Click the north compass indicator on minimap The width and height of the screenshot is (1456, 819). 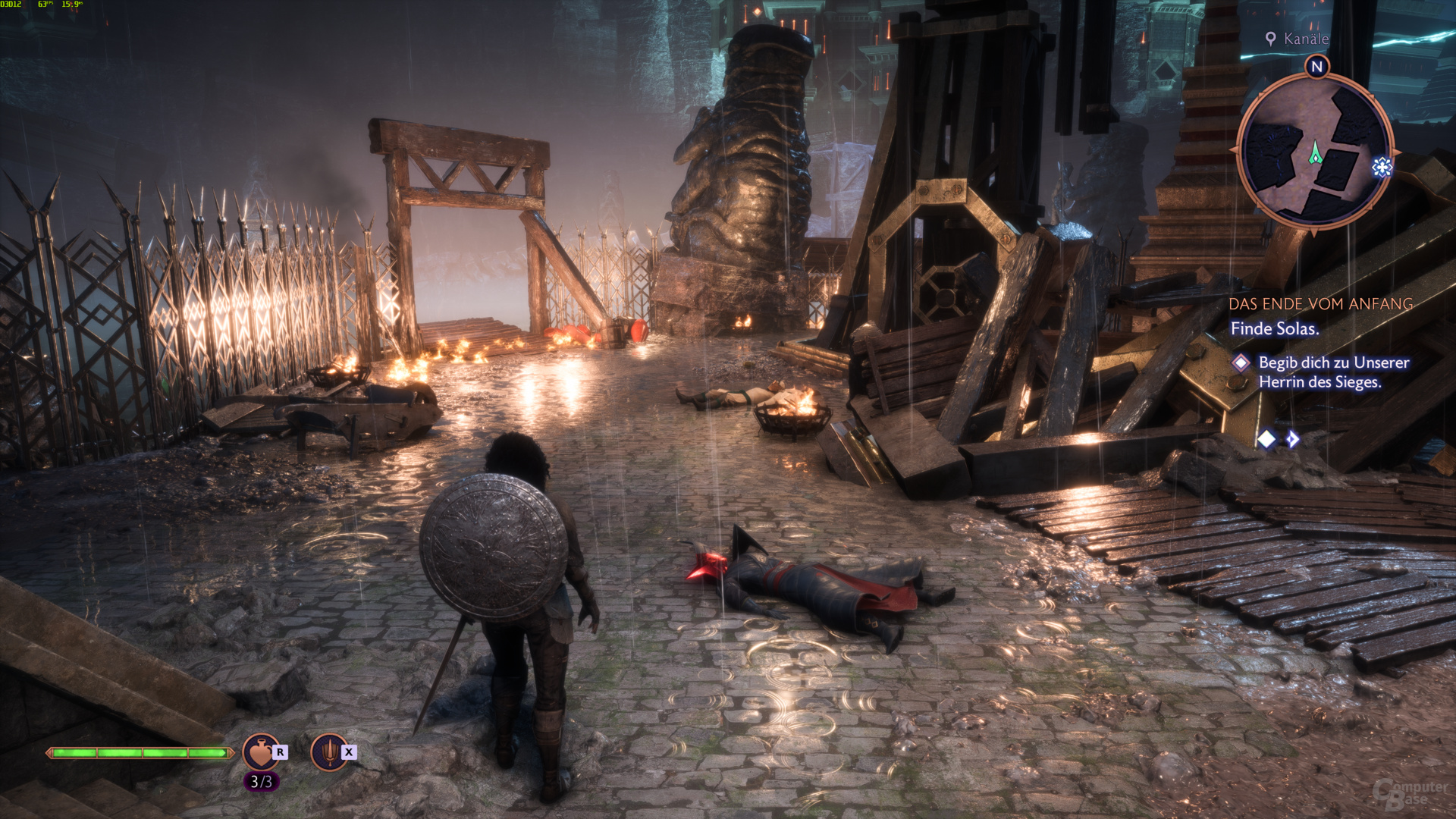1317,67
